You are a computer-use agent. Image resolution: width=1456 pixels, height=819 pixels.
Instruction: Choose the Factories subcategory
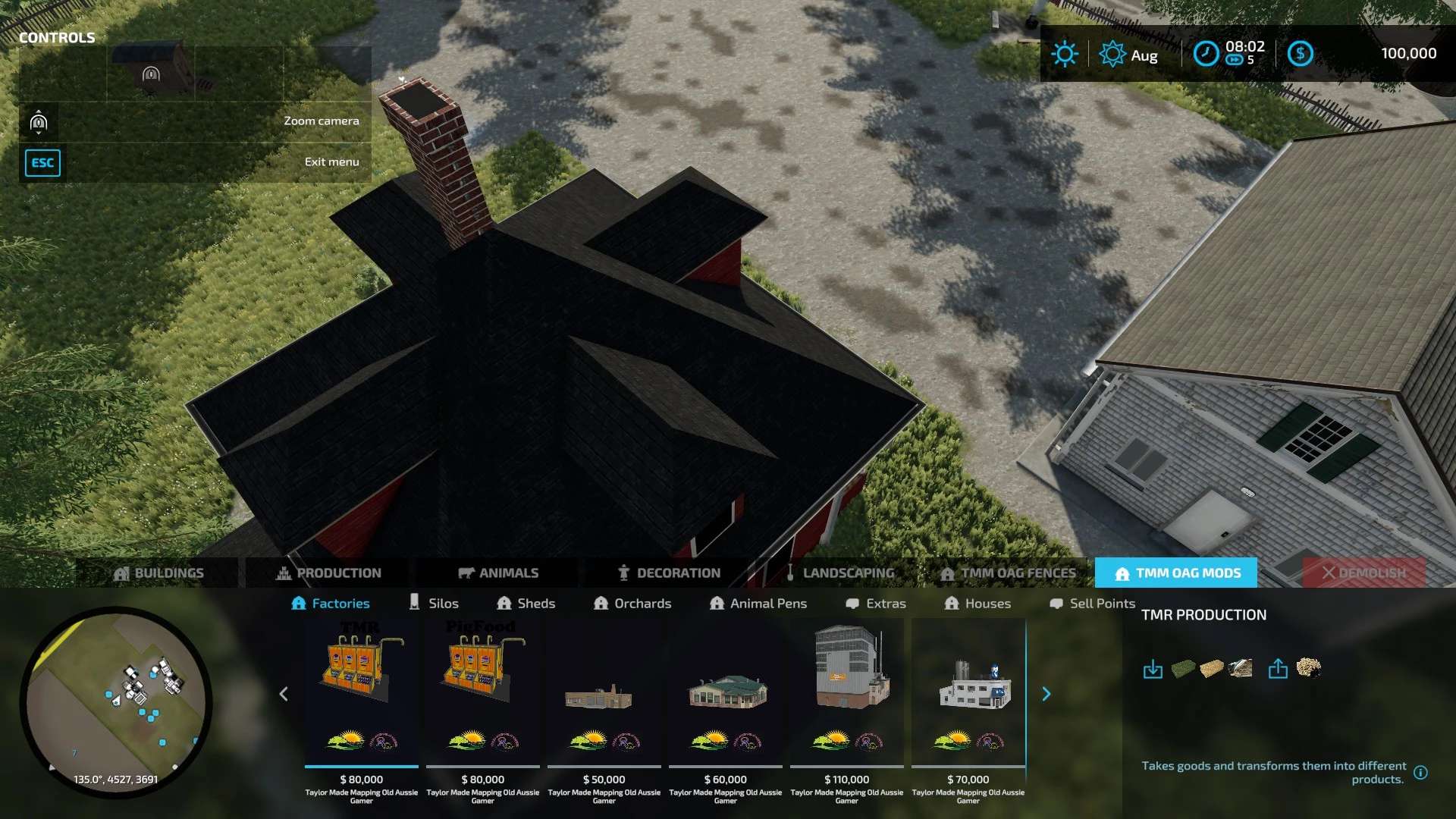pos(331,603)
